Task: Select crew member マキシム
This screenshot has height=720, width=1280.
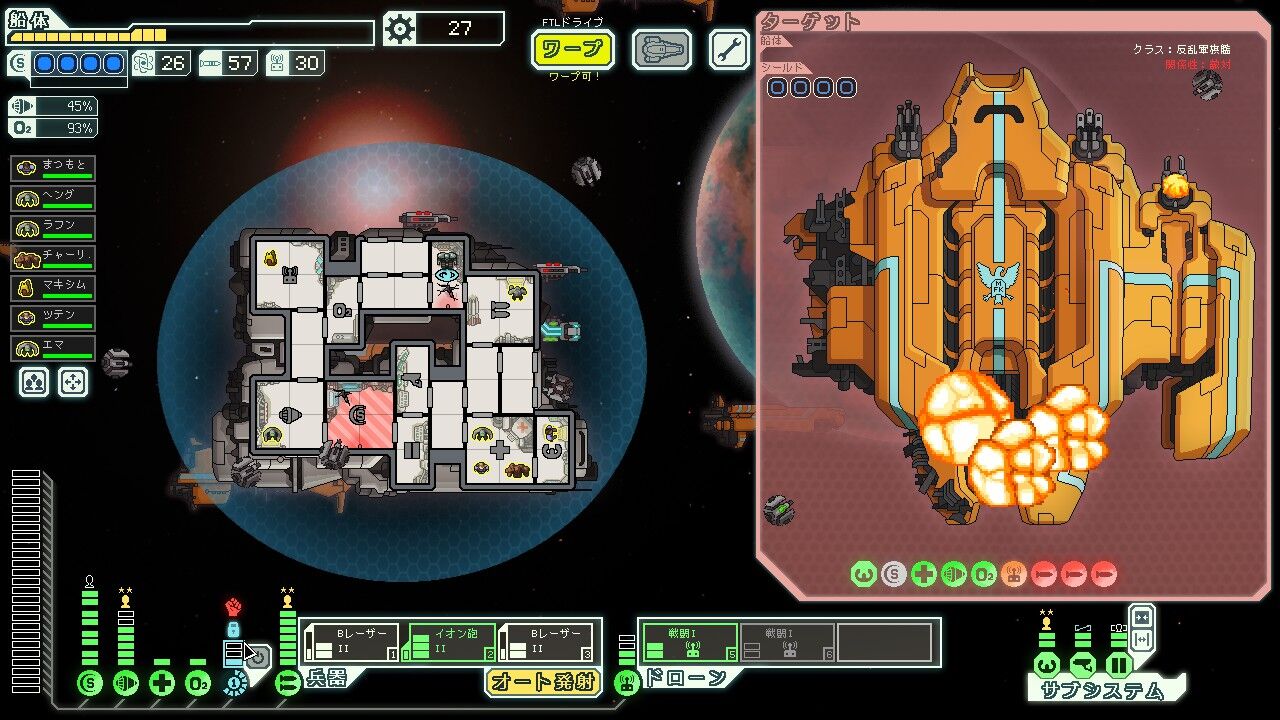Action: pyautogui.click(x=53, y=288)
